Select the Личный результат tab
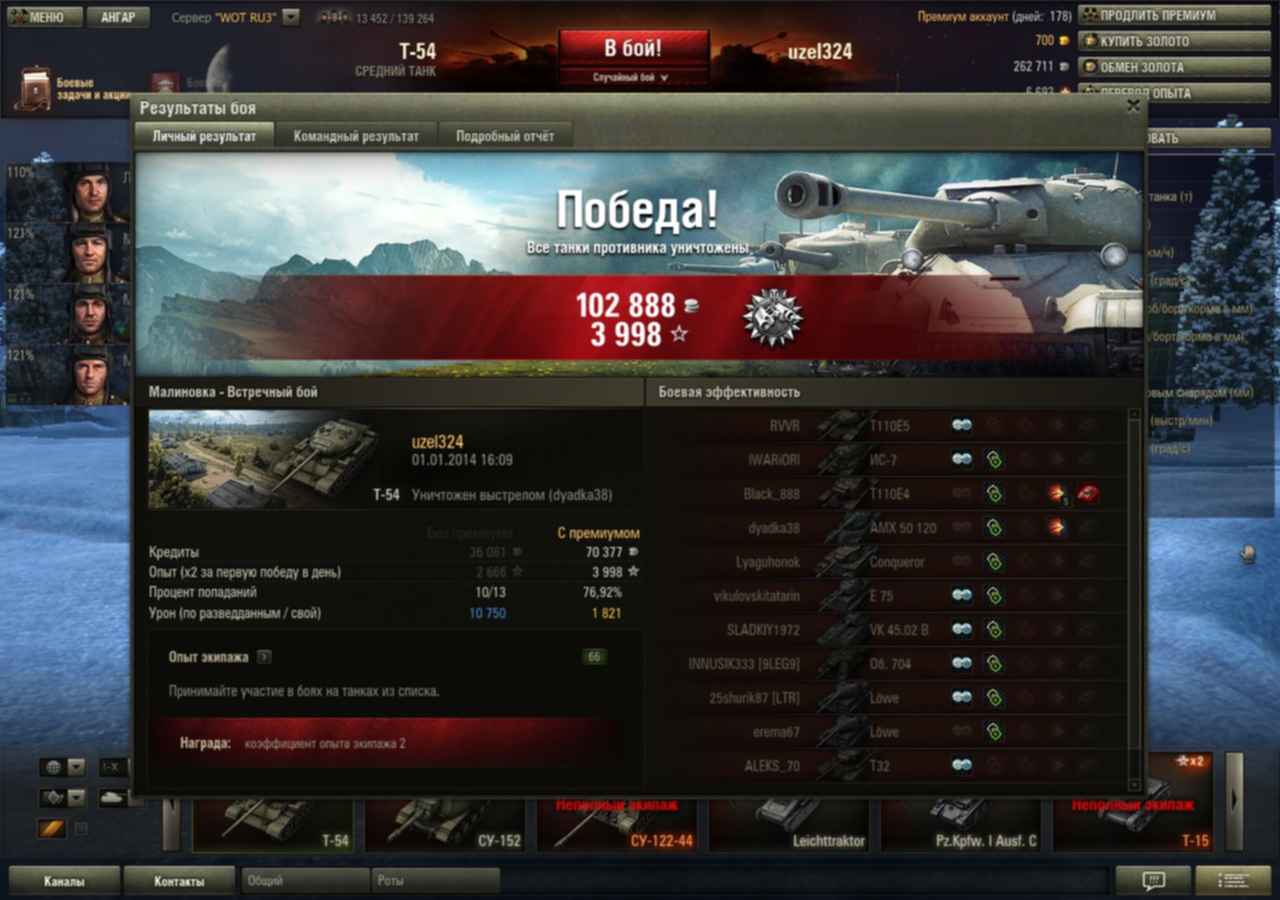The image size is (1280, 900). click(x=204, y=136)
